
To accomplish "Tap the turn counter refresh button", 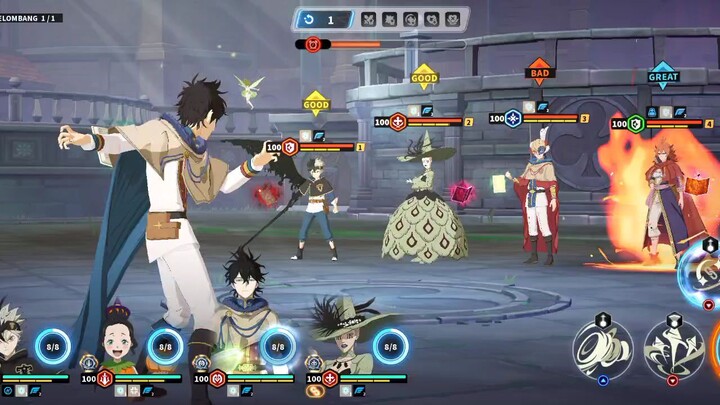I will point(311,19).
